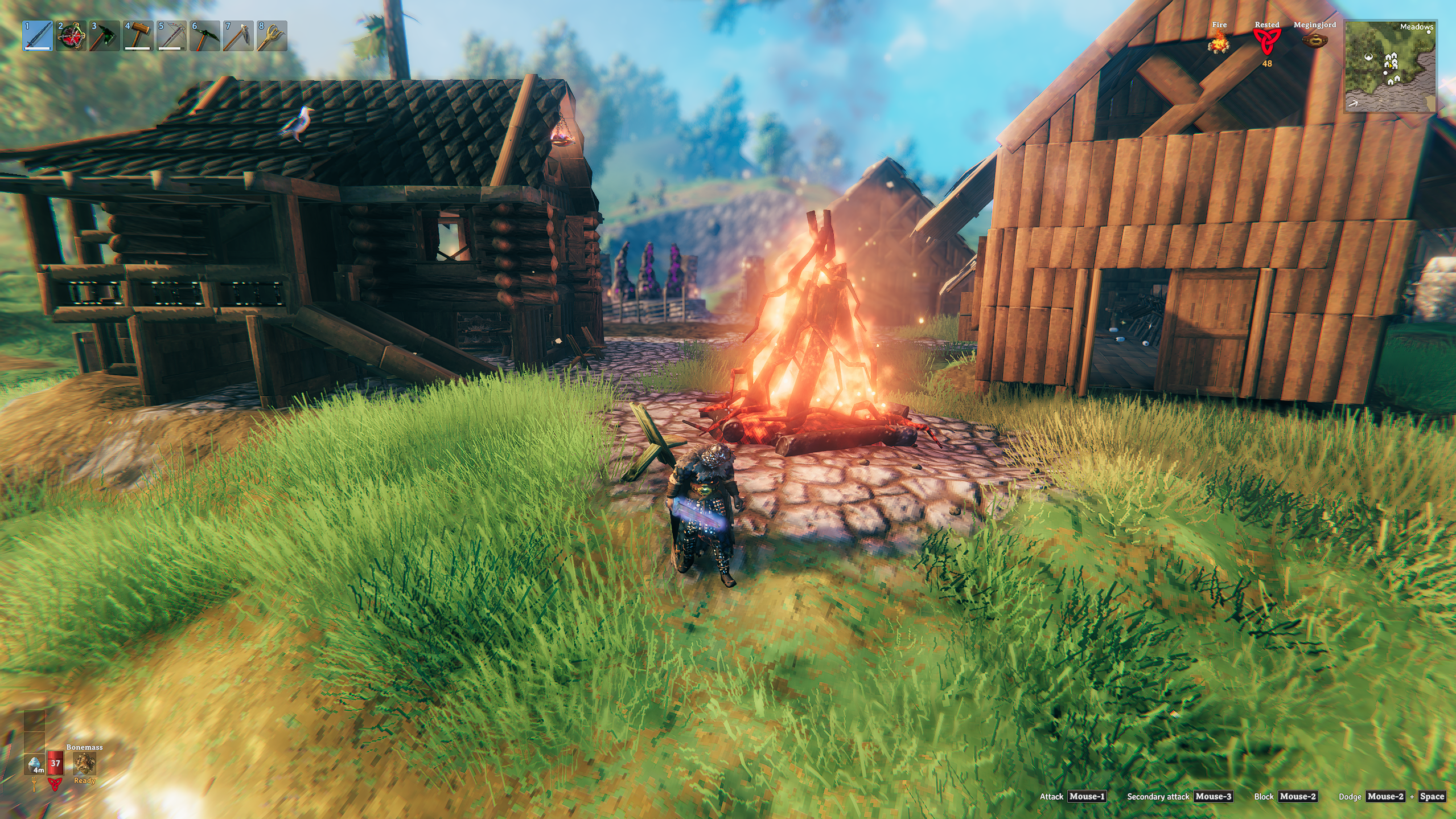Click the horned helmet marker on minimap
Image resolution: width=1456 pixels, height=819 pixels.
coord(1368,57)
